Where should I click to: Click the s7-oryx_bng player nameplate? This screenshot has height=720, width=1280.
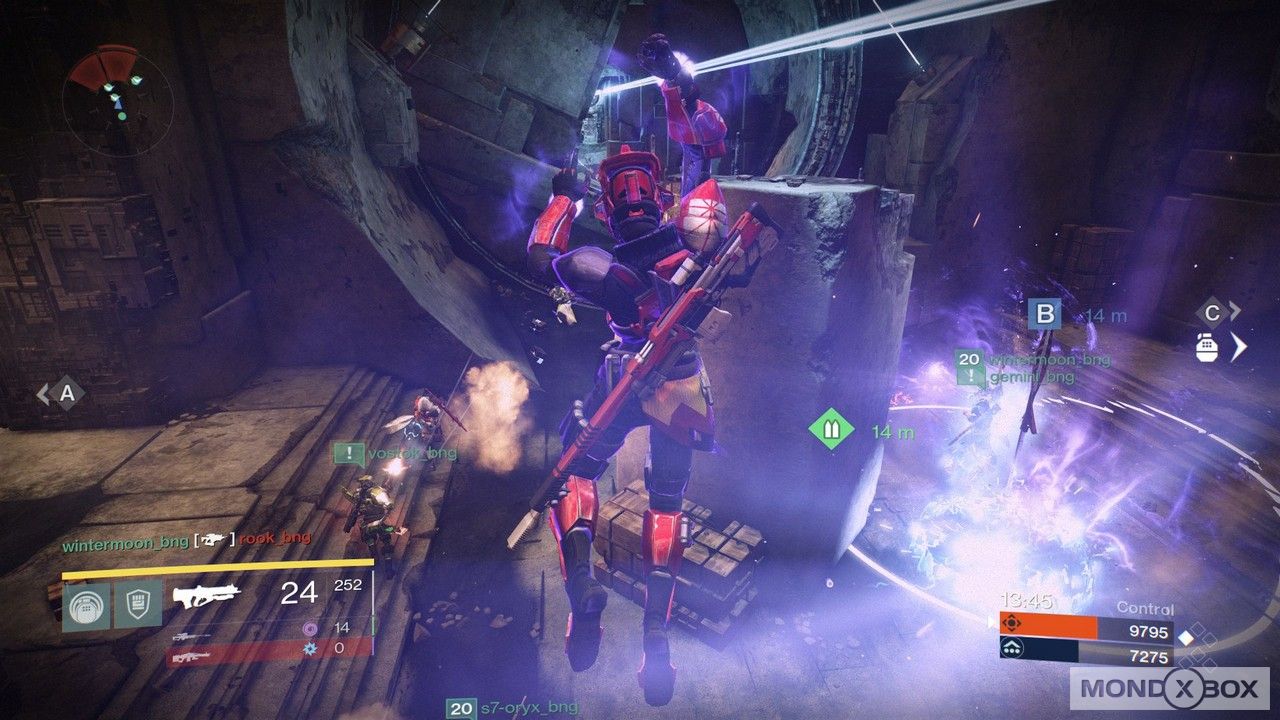click(x=523, y=709)
